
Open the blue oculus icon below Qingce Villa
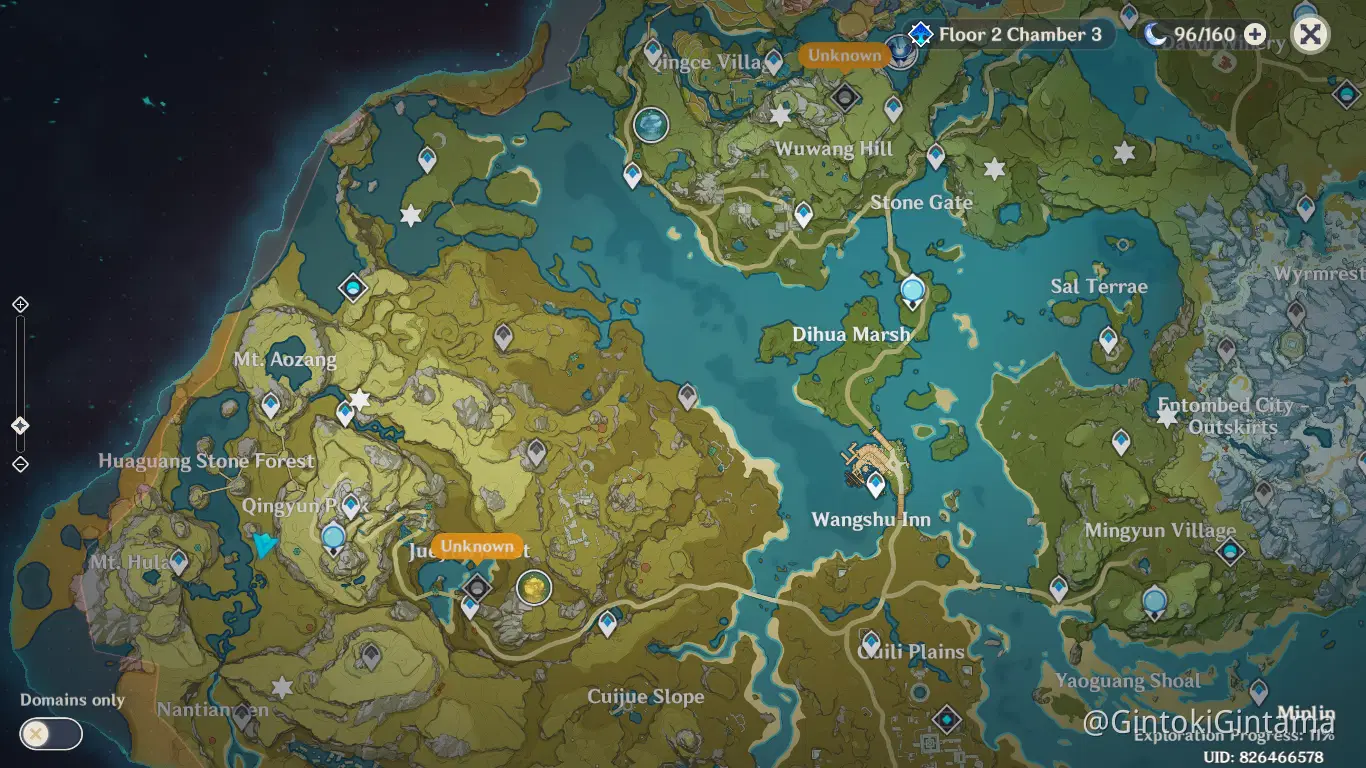click(650, 126)
